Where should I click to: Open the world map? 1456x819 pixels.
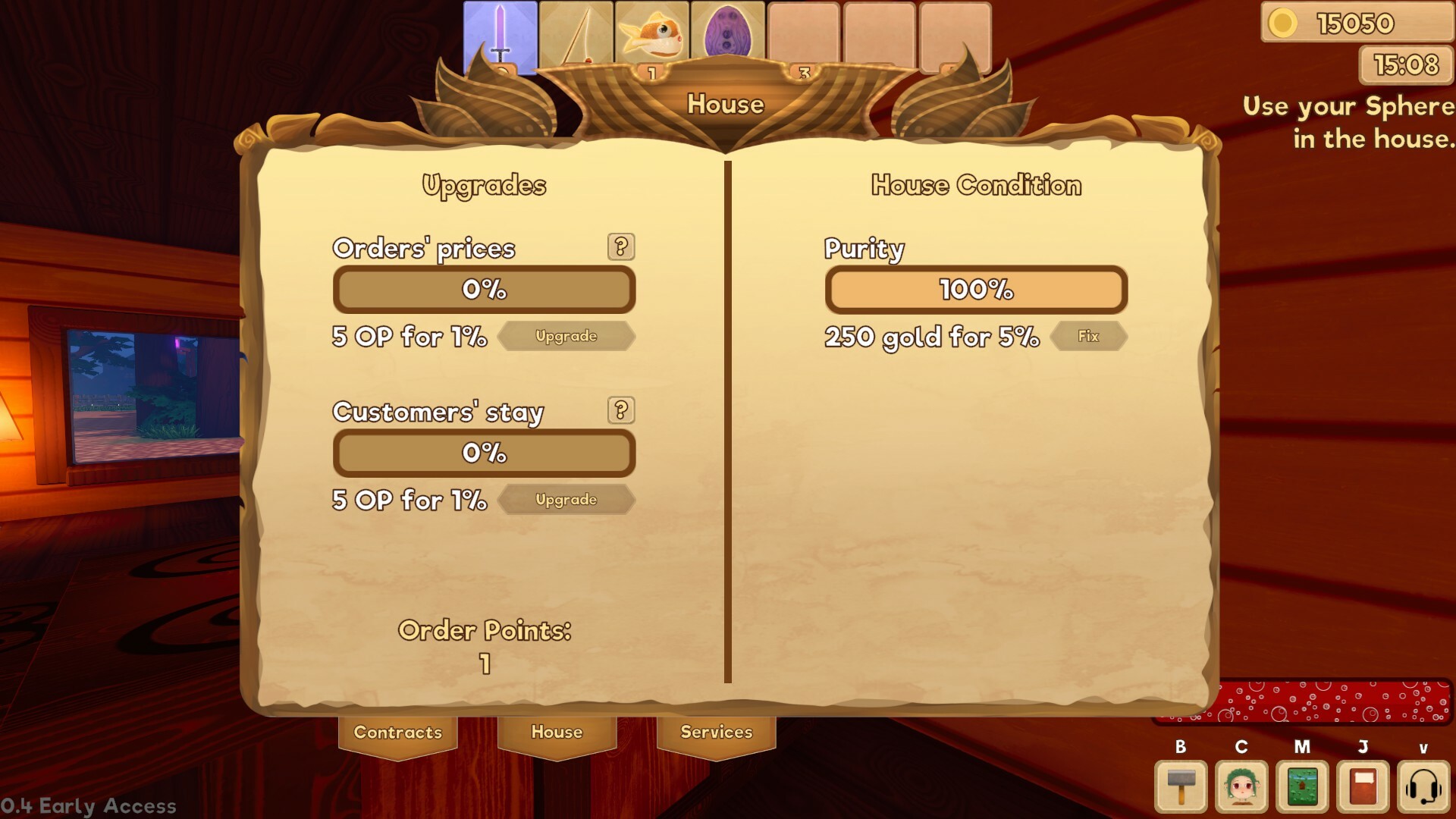[1301, 786]
